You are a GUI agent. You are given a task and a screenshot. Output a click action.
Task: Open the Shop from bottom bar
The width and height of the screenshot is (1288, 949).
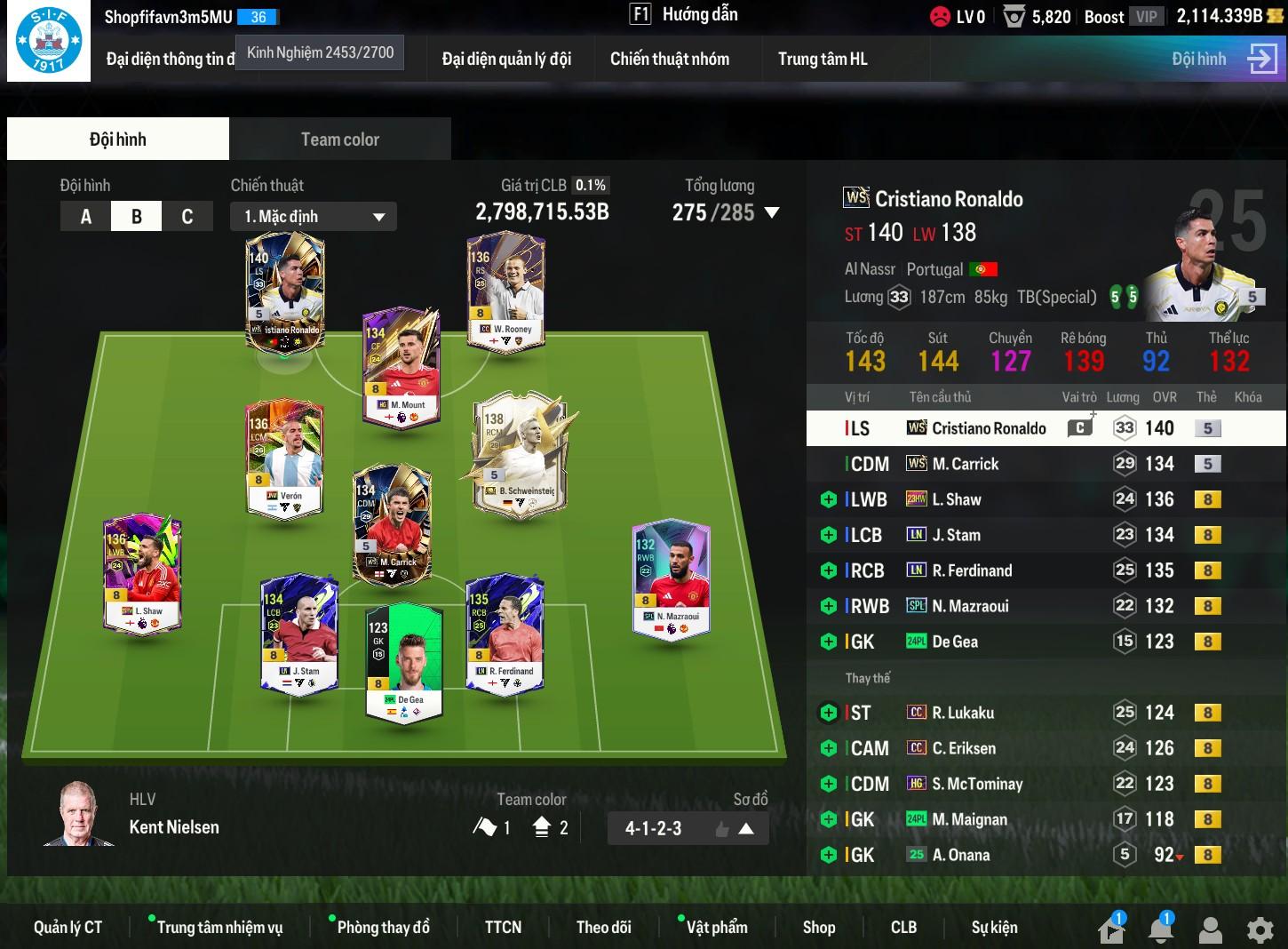pyautogui.click(x=818, y=928)
